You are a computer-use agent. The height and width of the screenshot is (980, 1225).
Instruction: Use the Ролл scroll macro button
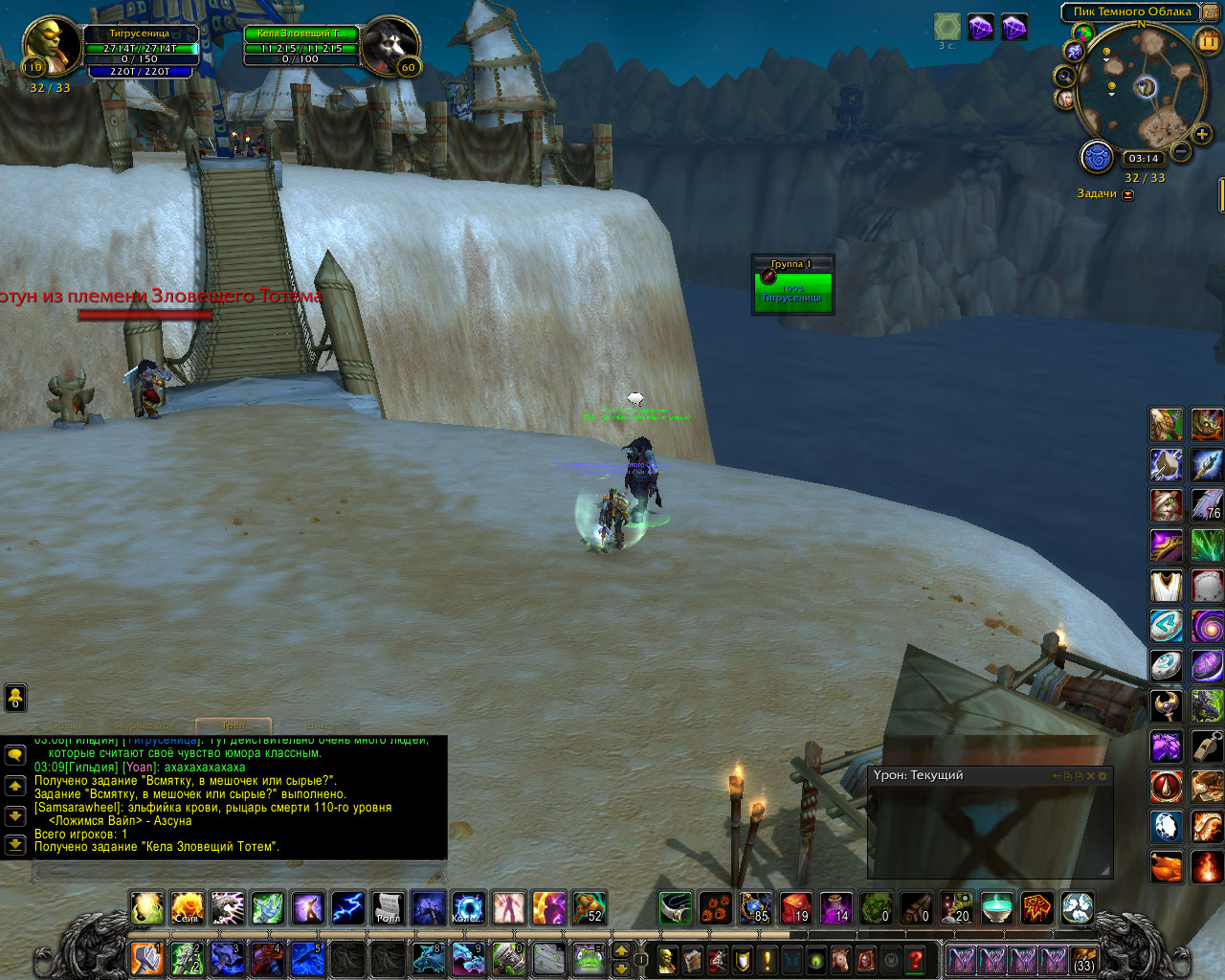click(x=388, y=907)
